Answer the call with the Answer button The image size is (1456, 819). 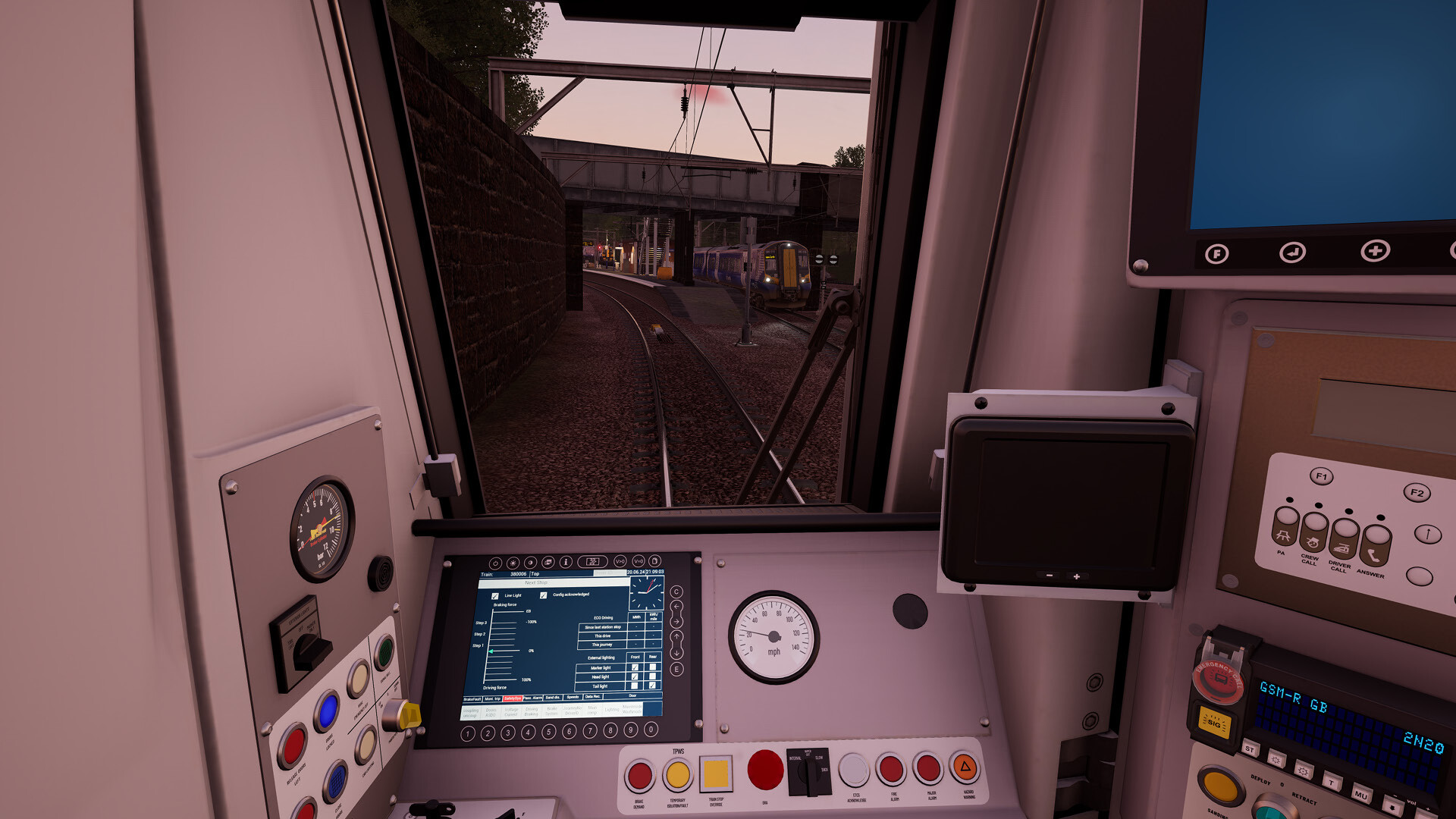point(1375,544)
